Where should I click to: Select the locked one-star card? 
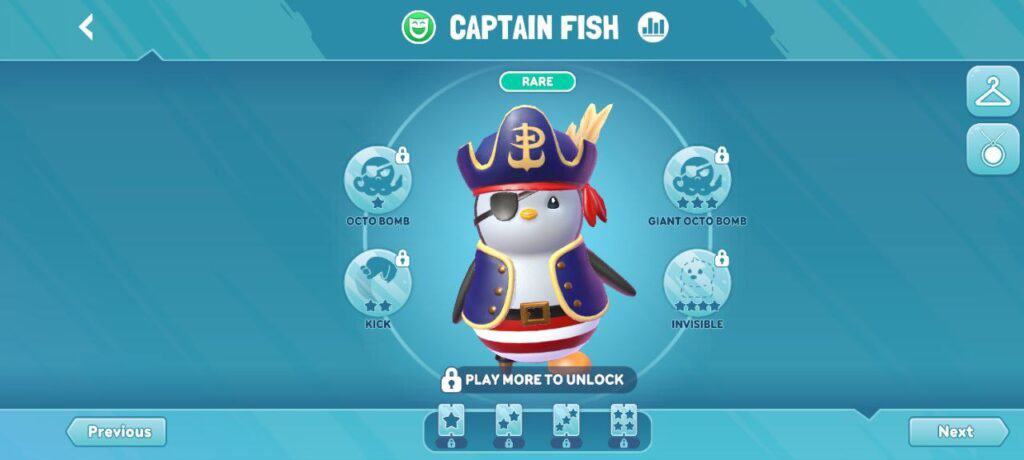(451, 426)
